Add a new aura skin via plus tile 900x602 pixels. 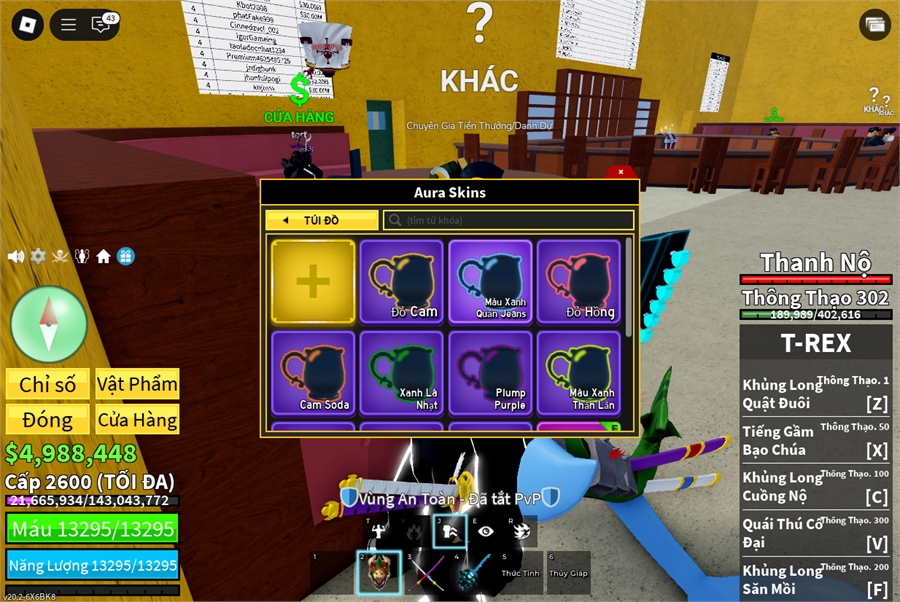313,282
